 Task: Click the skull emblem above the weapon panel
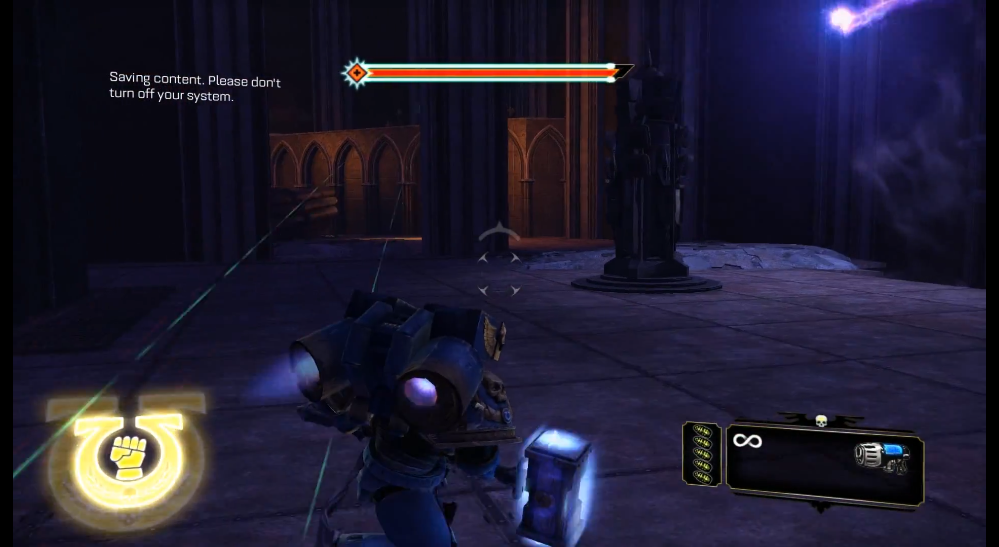pyautogui.click(x=820, y=420)
